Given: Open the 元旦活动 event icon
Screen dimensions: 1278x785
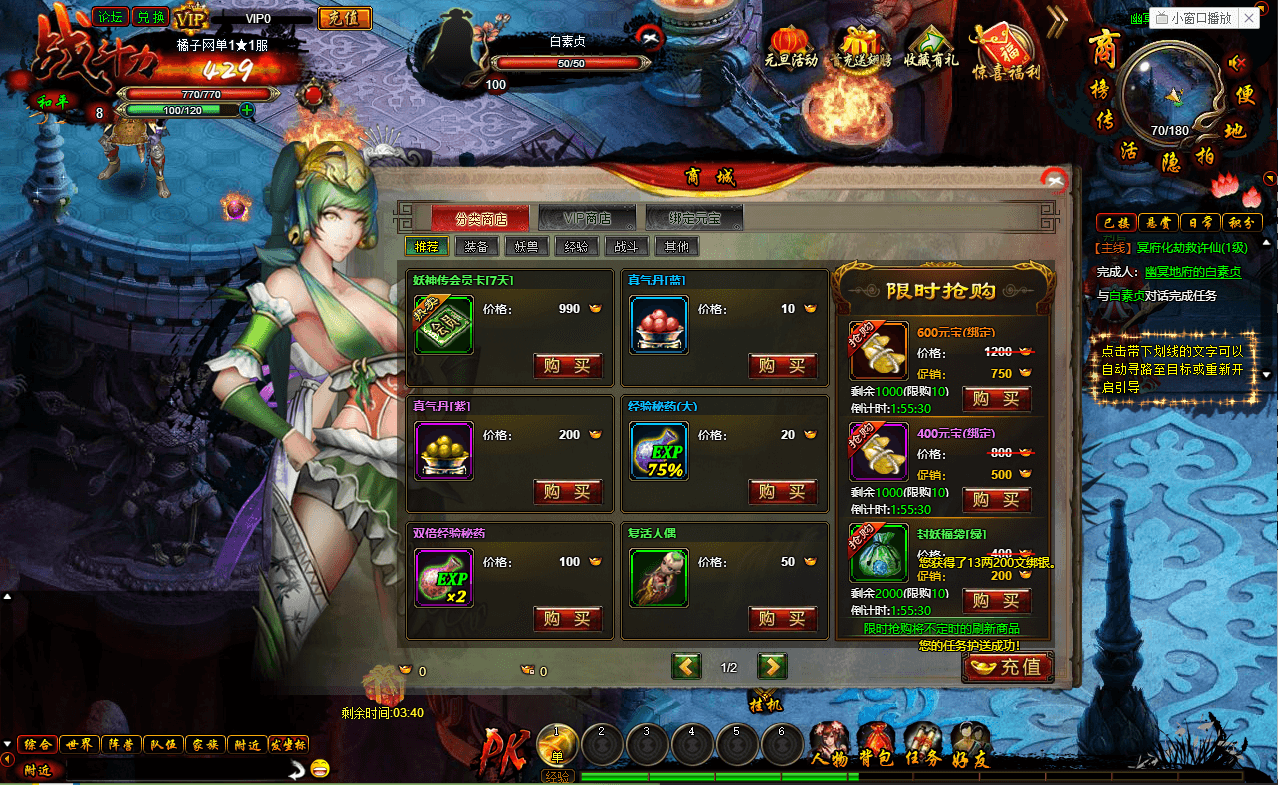Looking at the screenshot, I should point(791,47).
